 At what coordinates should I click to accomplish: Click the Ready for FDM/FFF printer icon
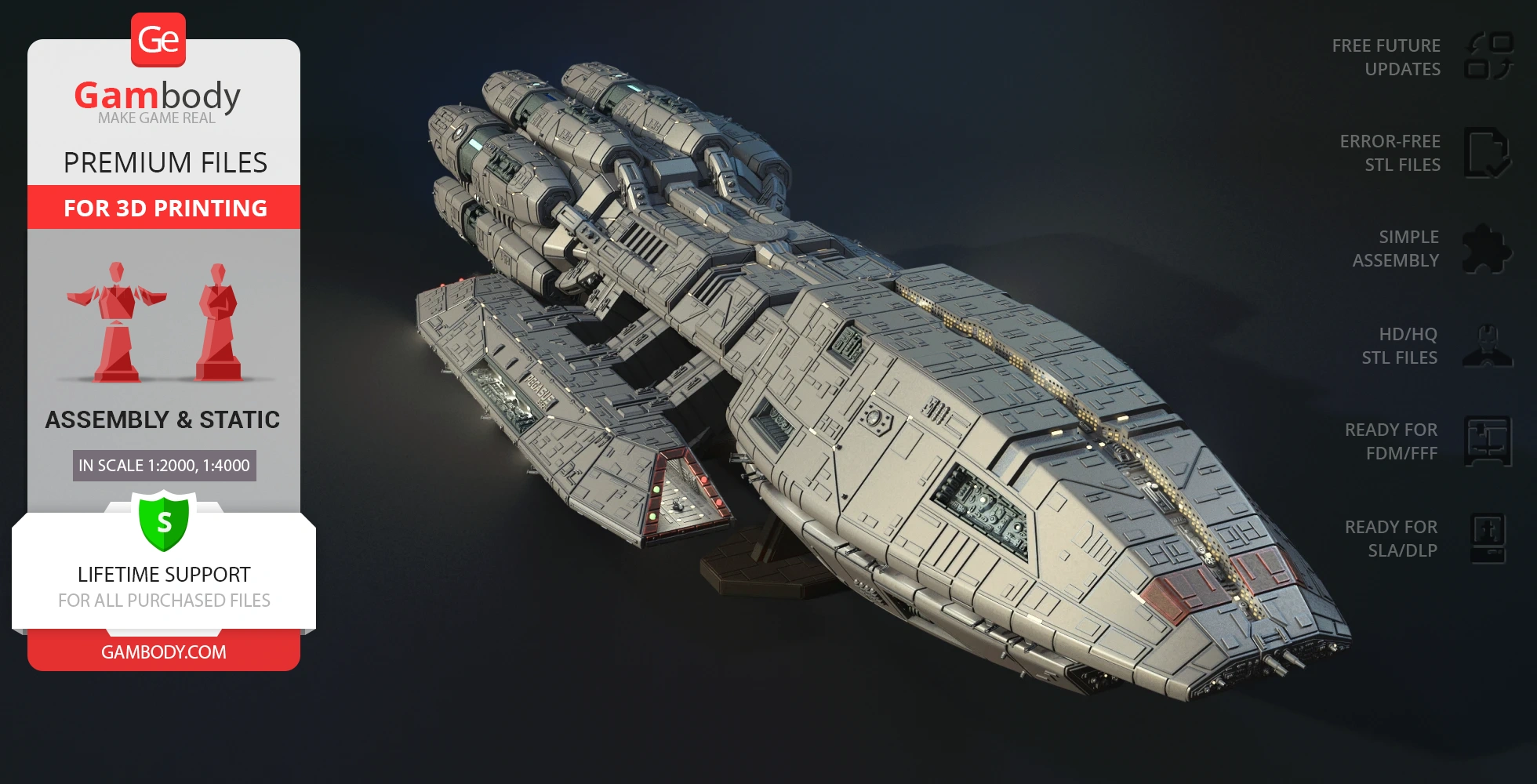1487,441
